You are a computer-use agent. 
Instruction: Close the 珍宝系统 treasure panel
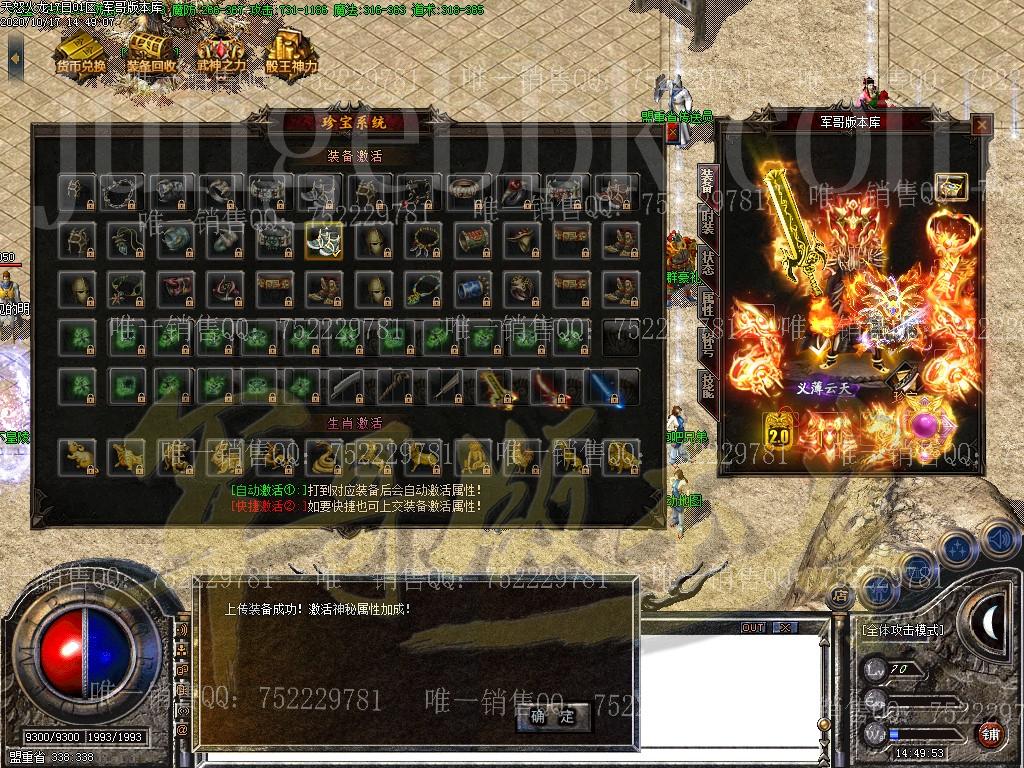coord(673,132)
